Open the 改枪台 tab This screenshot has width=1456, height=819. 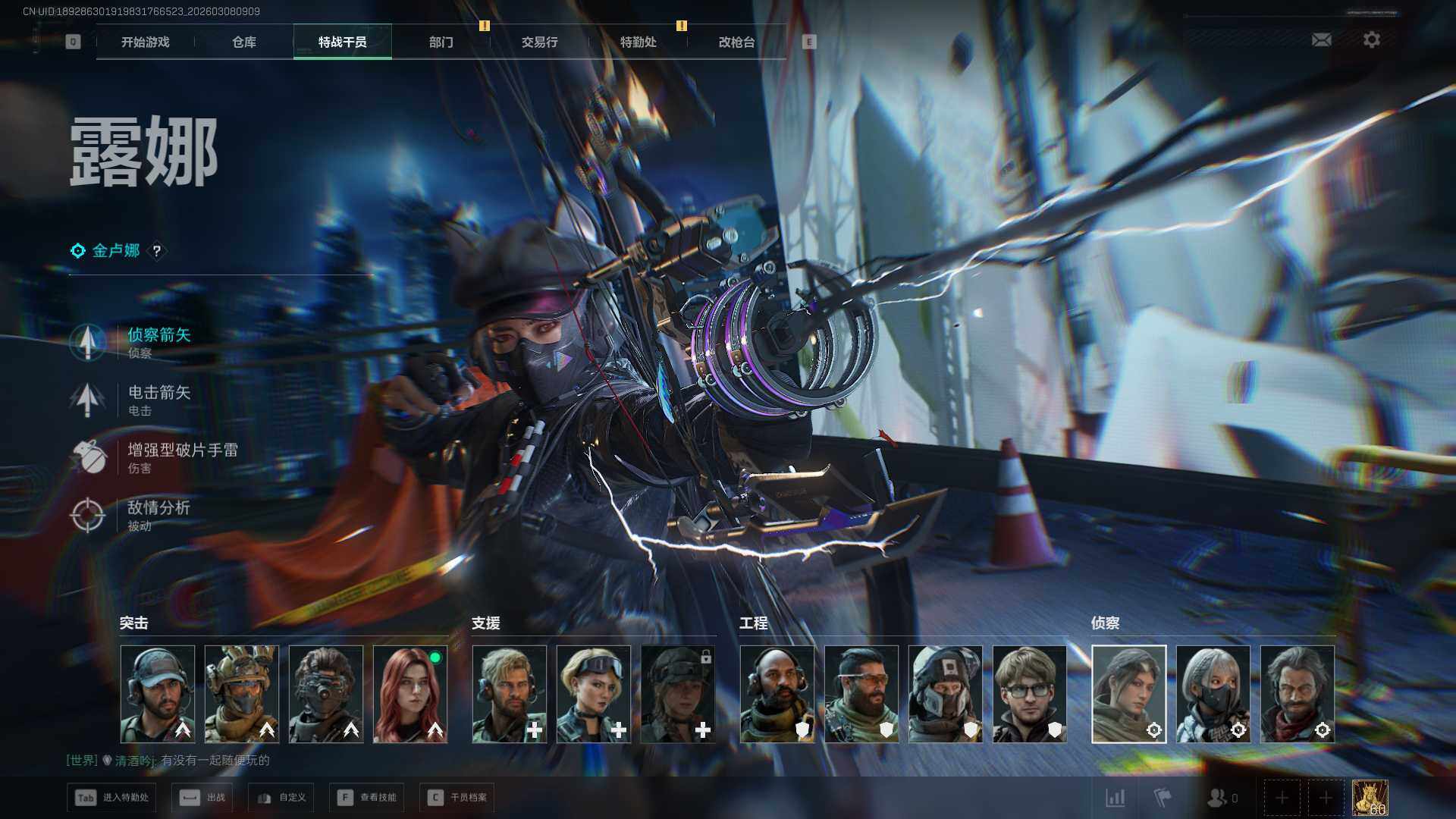pyautogui.click(x=737, y=42)
